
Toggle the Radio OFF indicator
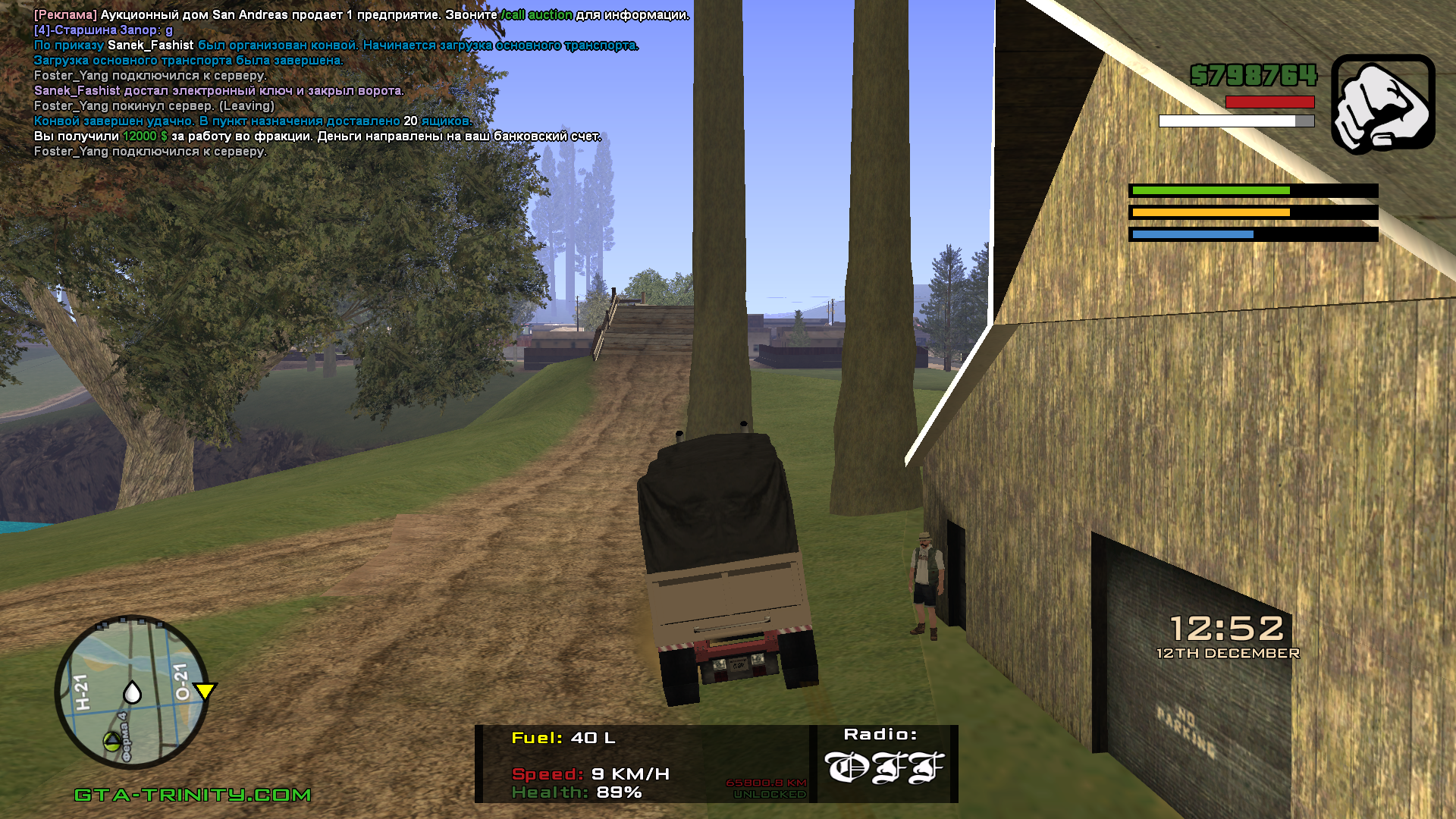tap(884, 767)
